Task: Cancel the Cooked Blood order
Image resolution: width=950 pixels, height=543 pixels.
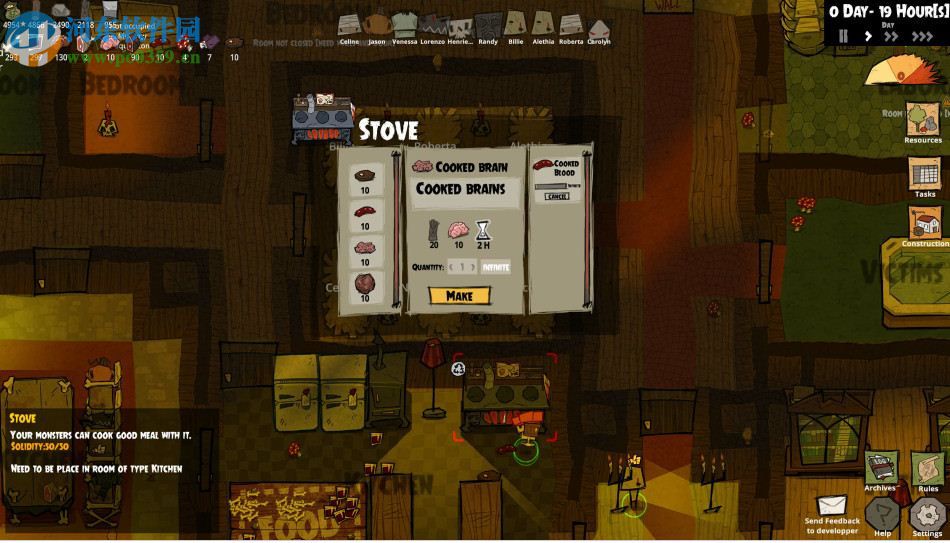Action: coord(557,196)
